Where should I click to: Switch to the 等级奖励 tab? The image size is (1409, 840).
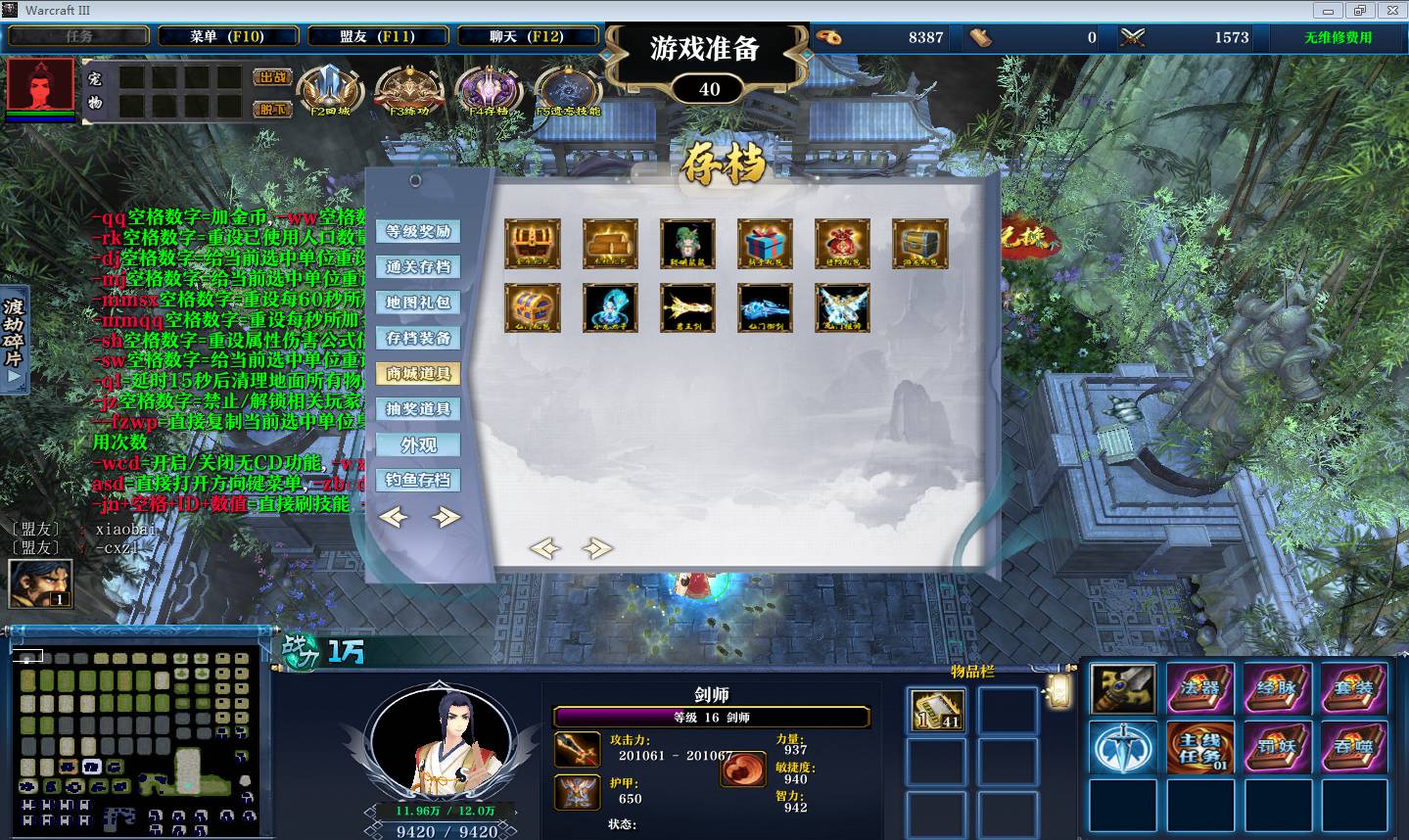click(418, 232)
